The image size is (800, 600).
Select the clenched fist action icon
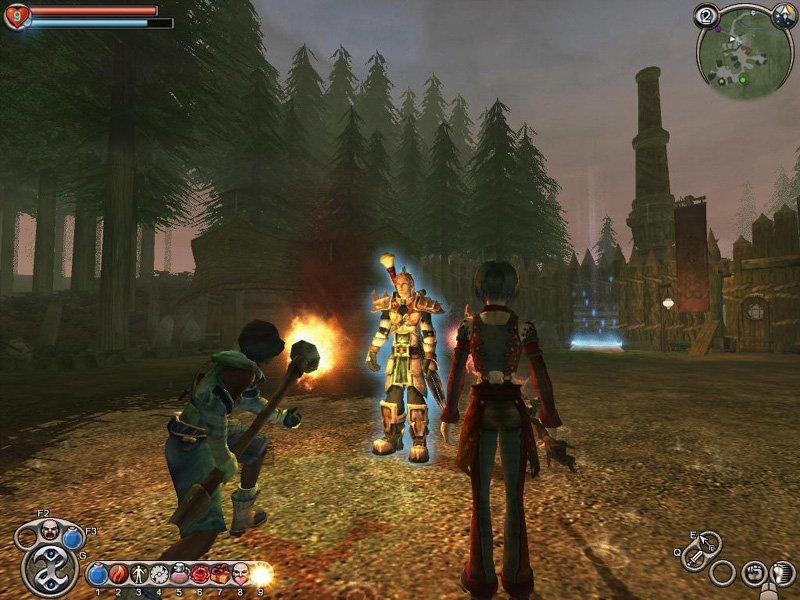pos(755,574)
